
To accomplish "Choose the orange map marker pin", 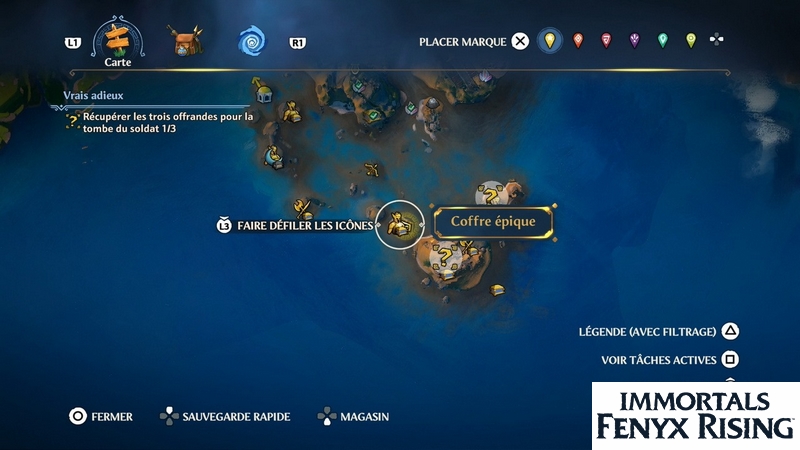I will point(577,41).
